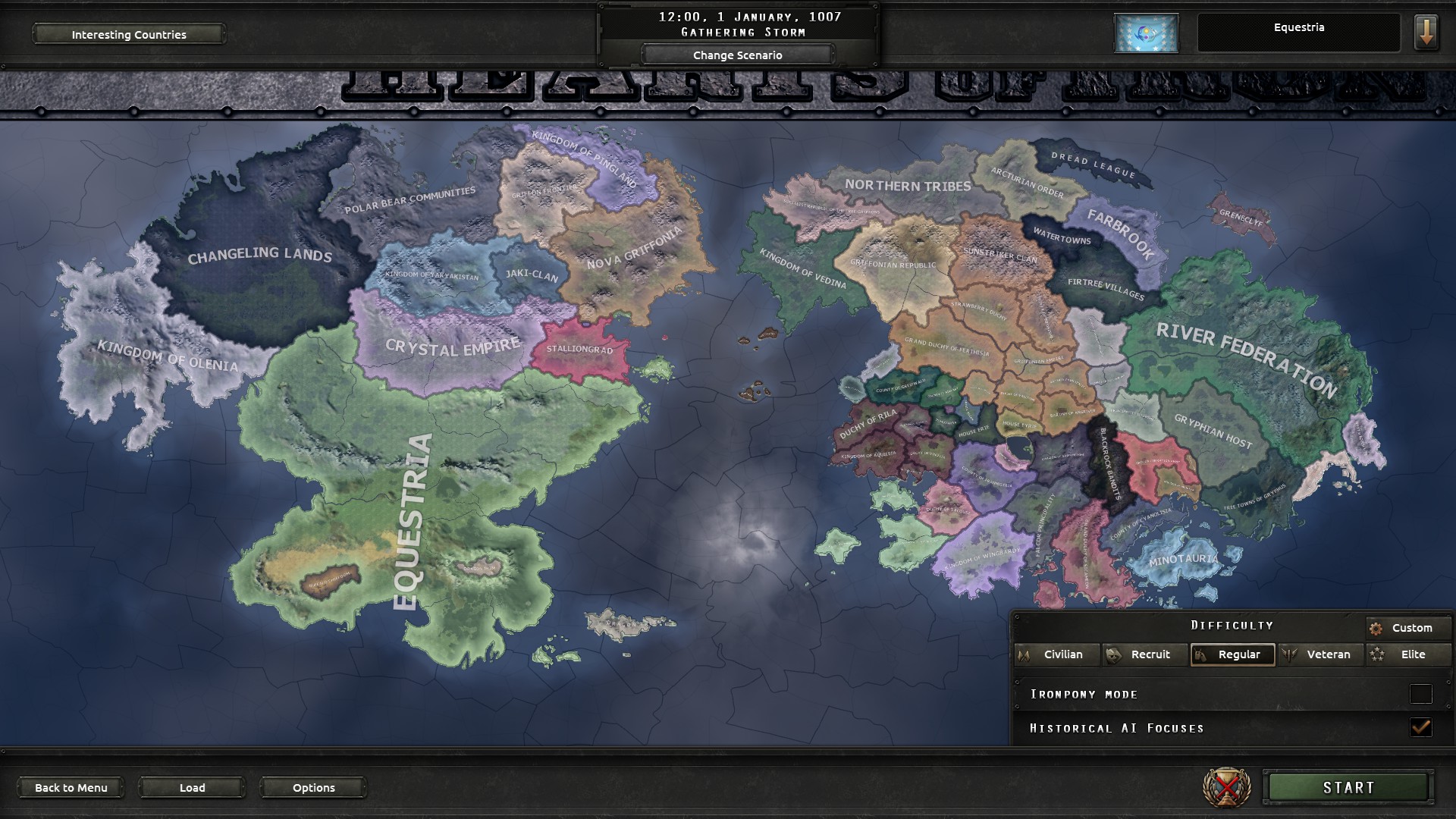Image resolution: width=1456 pixels, height=819 pixels.
Task: Open Custom difficulty settings via the gear icon
Action: (1376, 627)
